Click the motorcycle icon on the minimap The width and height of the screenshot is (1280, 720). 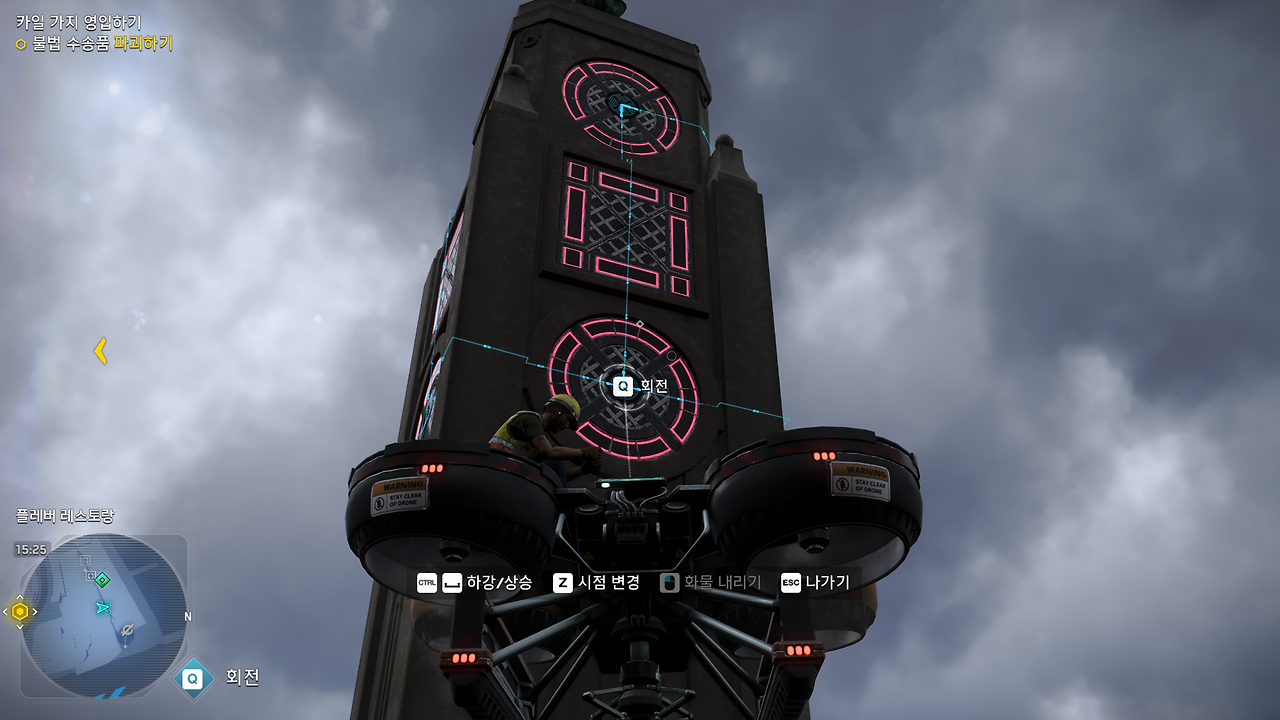point(126,631)
